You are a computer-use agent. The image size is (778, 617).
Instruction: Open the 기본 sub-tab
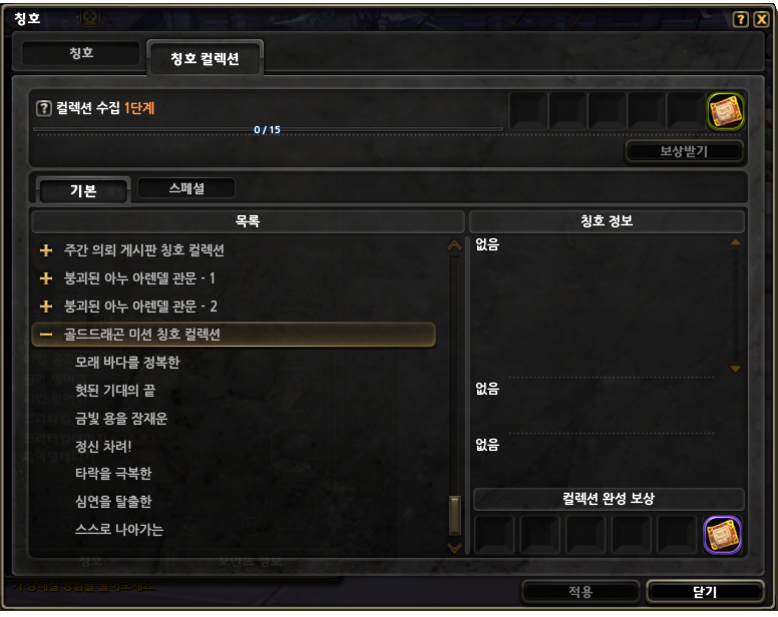(83, 191)
